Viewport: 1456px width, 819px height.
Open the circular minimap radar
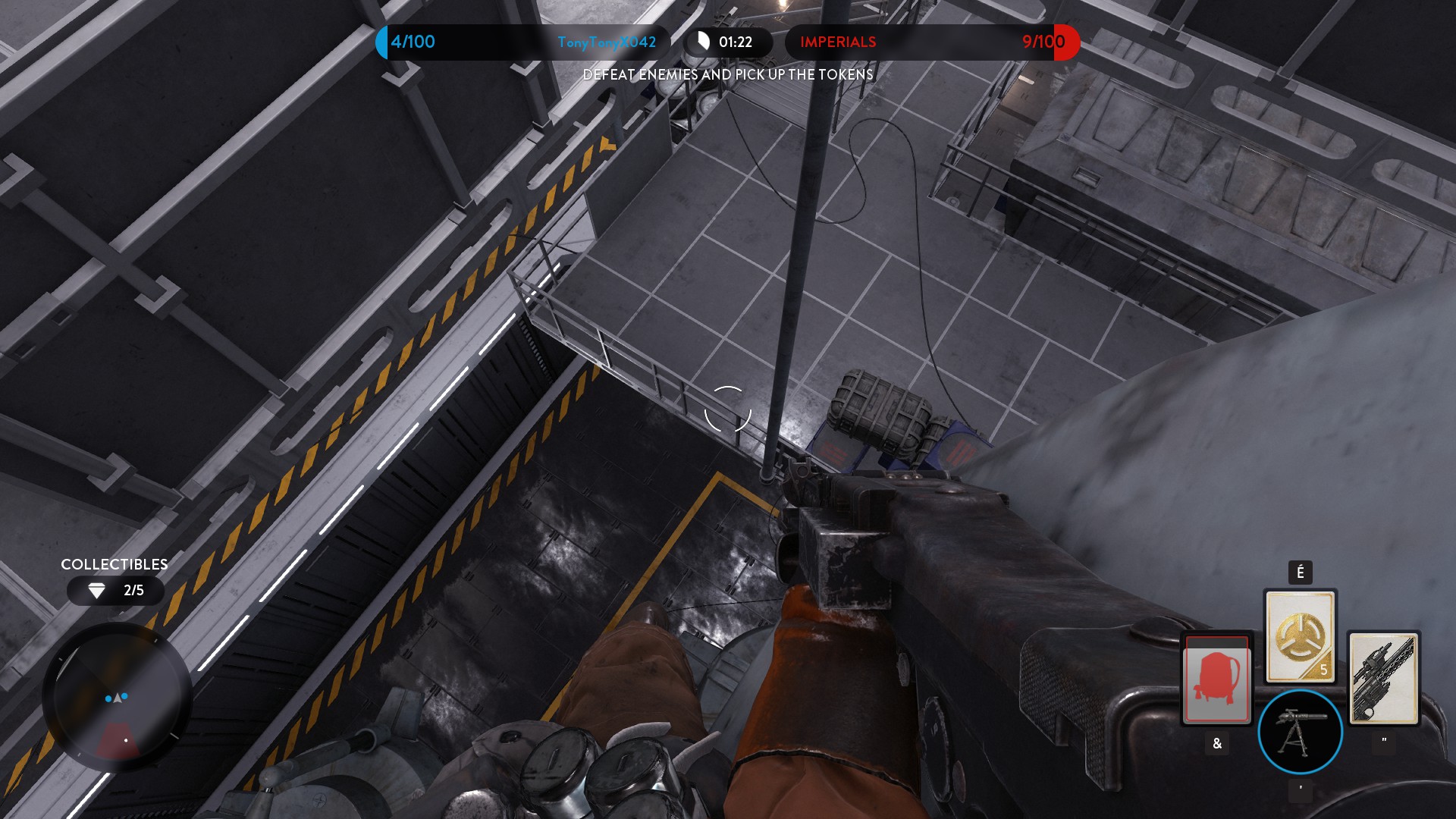coord(116,698)
